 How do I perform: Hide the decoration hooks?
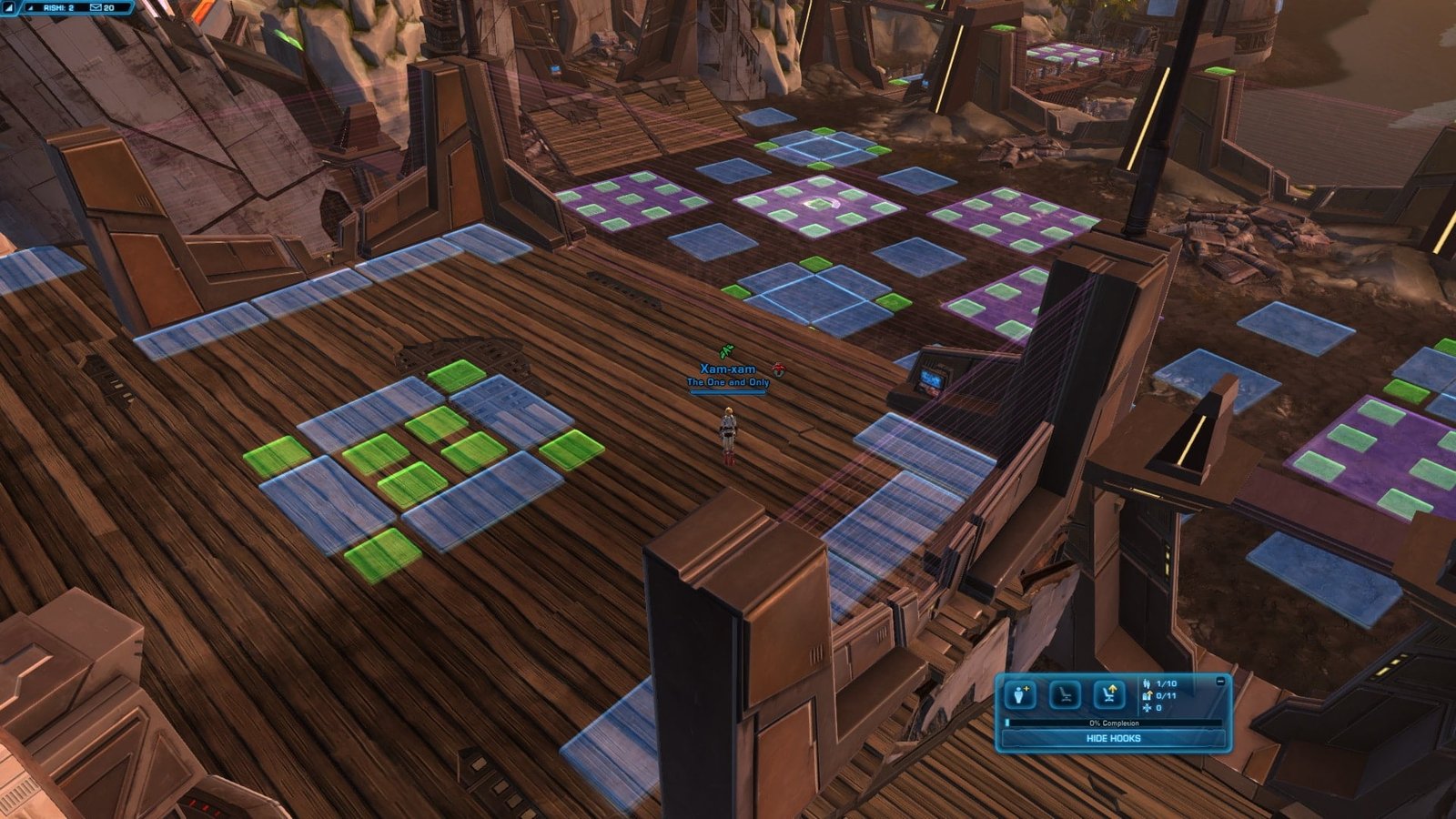(1113, 738)
